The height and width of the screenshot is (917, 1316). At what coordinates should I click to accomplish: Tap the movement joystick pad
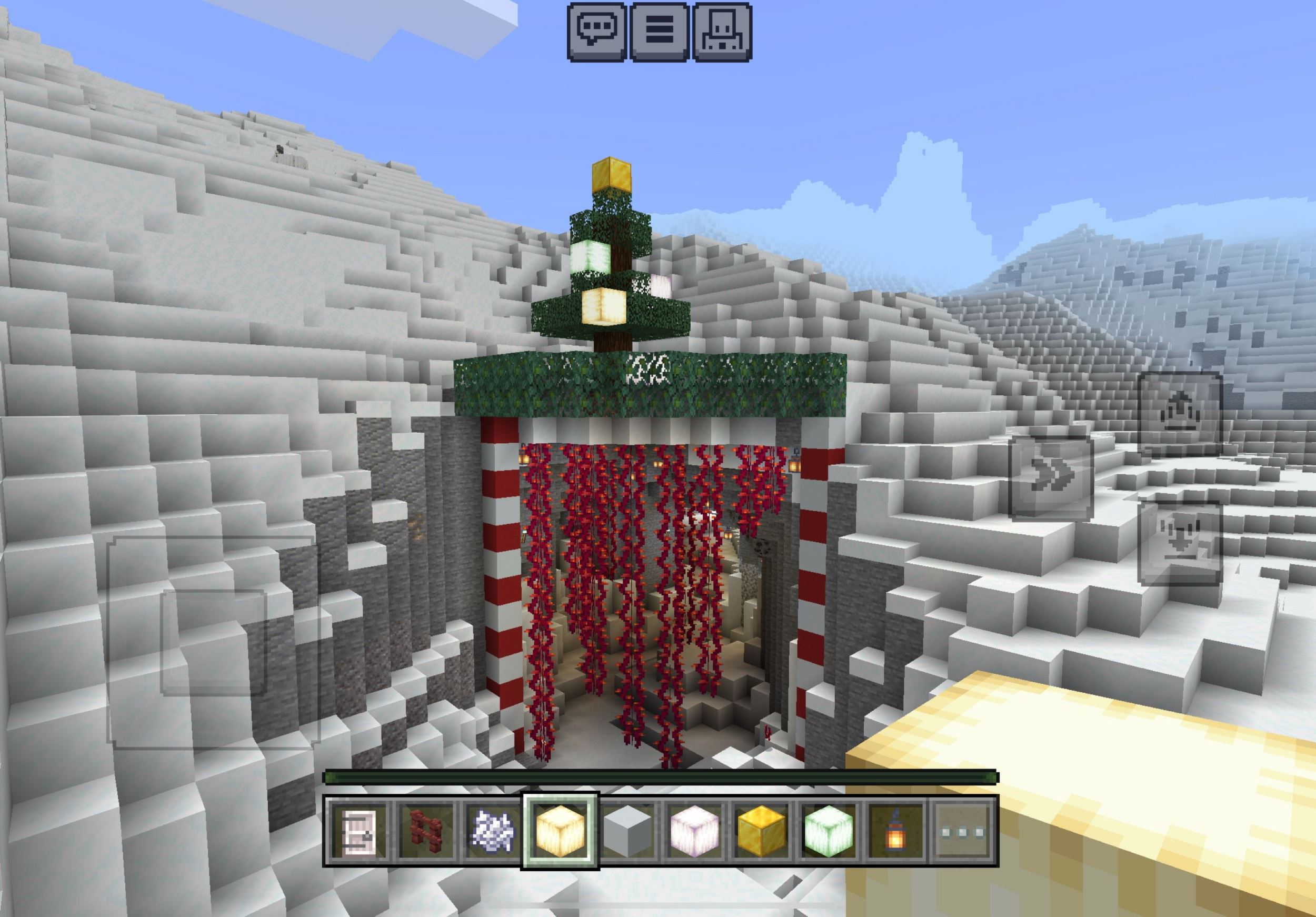(x=213, y=642)
